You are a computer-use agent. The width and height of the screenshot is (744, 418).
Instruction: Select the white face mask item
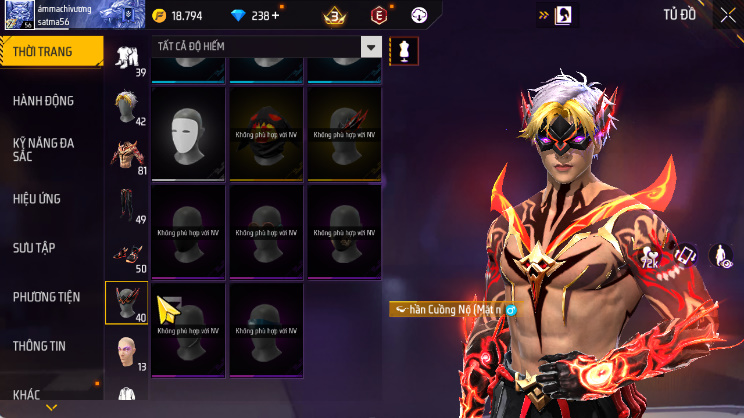188,133
